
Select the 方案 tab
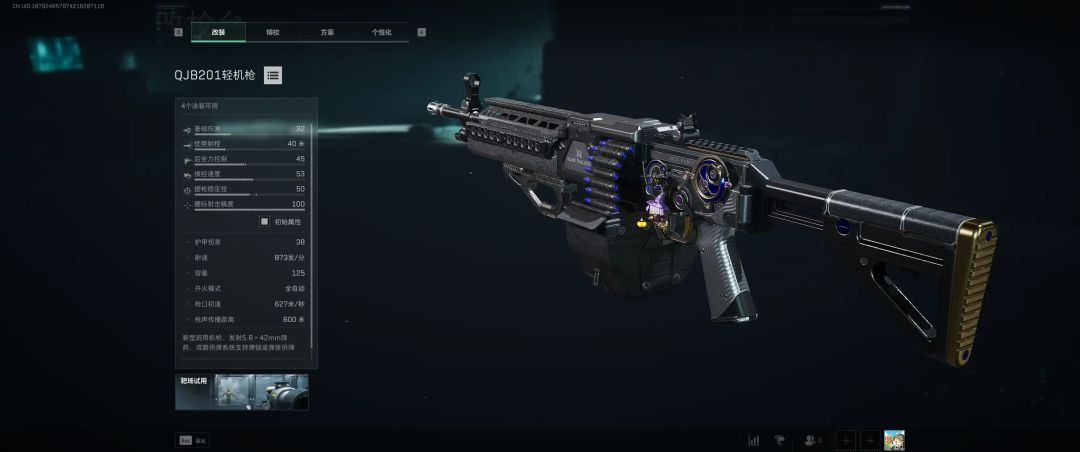pyautogui.click(x=327, y=32)
